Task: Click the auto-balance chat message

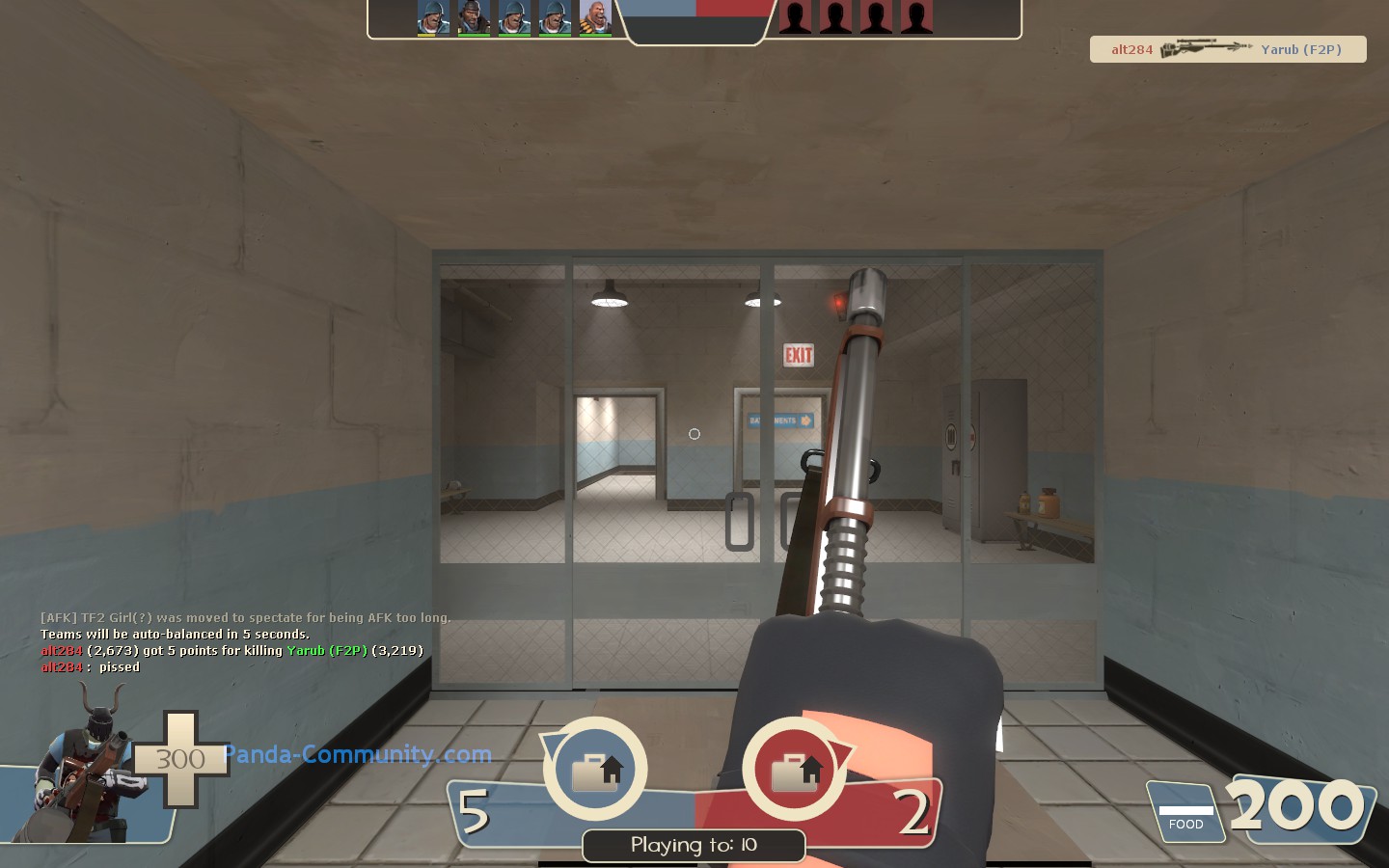Action: click(x=174, y=634)
